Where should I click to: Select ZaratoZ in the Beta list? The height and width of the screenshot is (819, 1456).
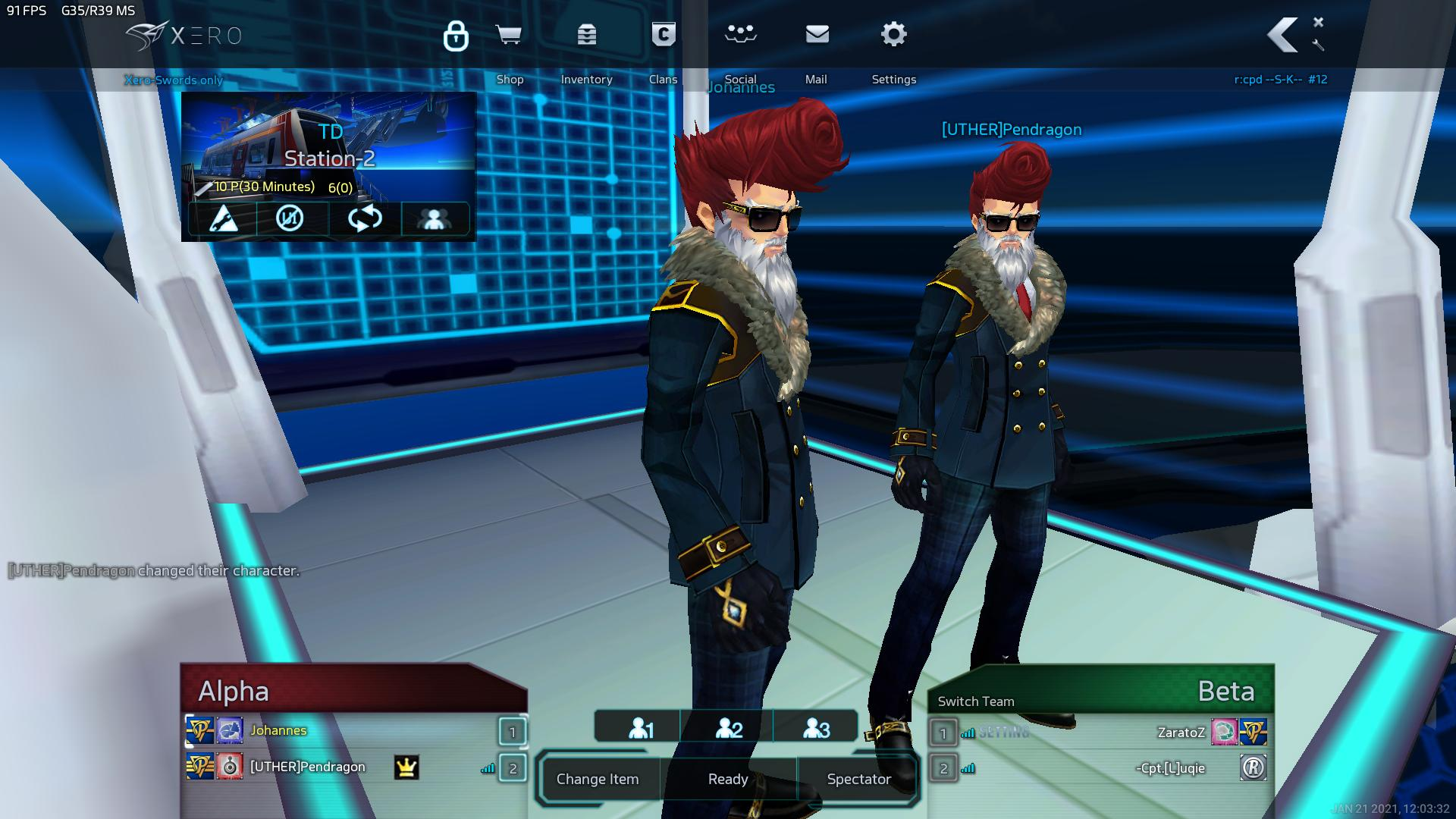point(1181,733)
